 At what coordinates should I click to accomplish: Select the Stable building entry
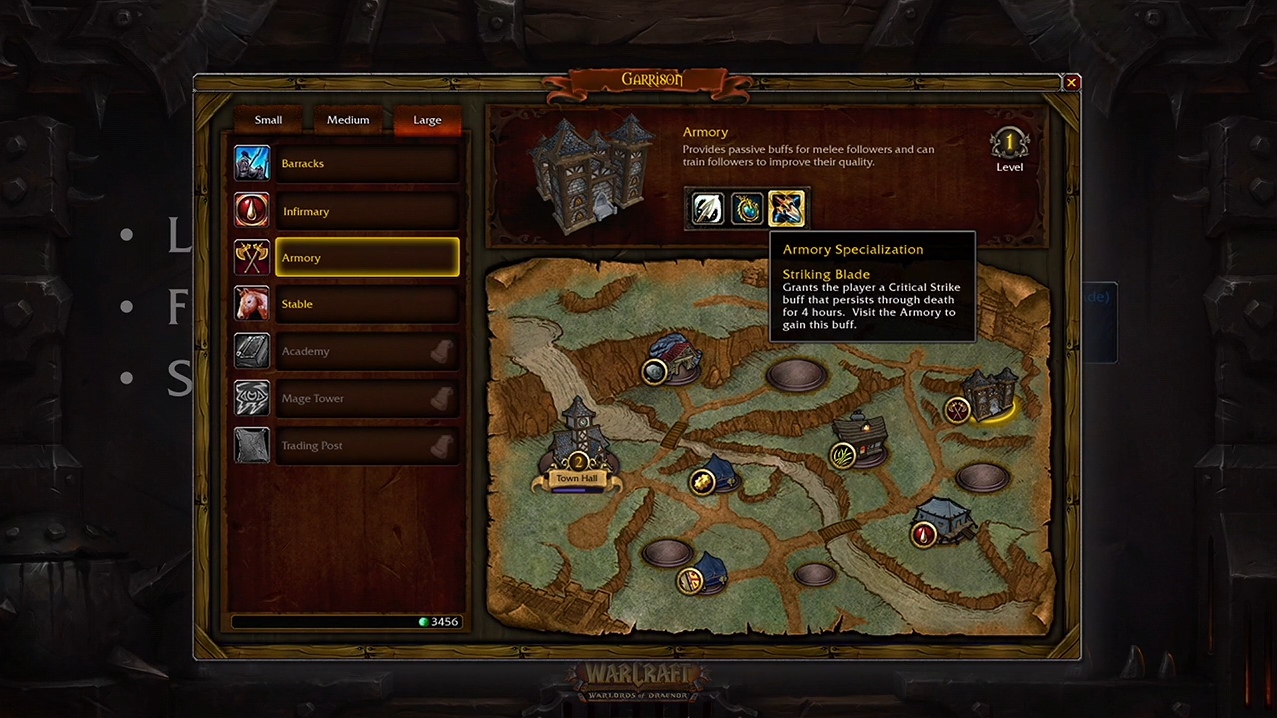coord(366,304)
